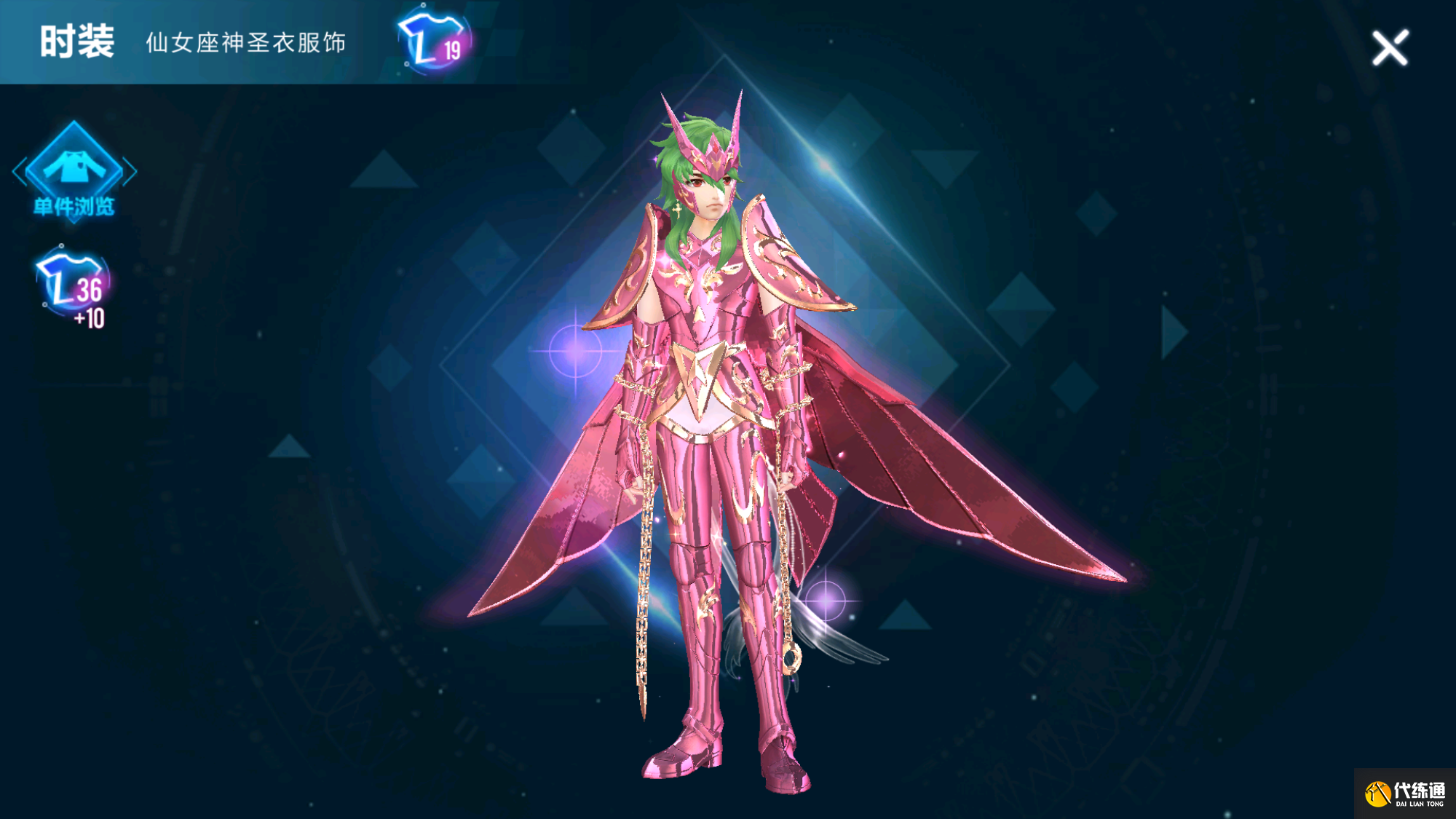Open the 单件浏览 single-item browse button
The image size is (1456, 819).
pos(74,172)
